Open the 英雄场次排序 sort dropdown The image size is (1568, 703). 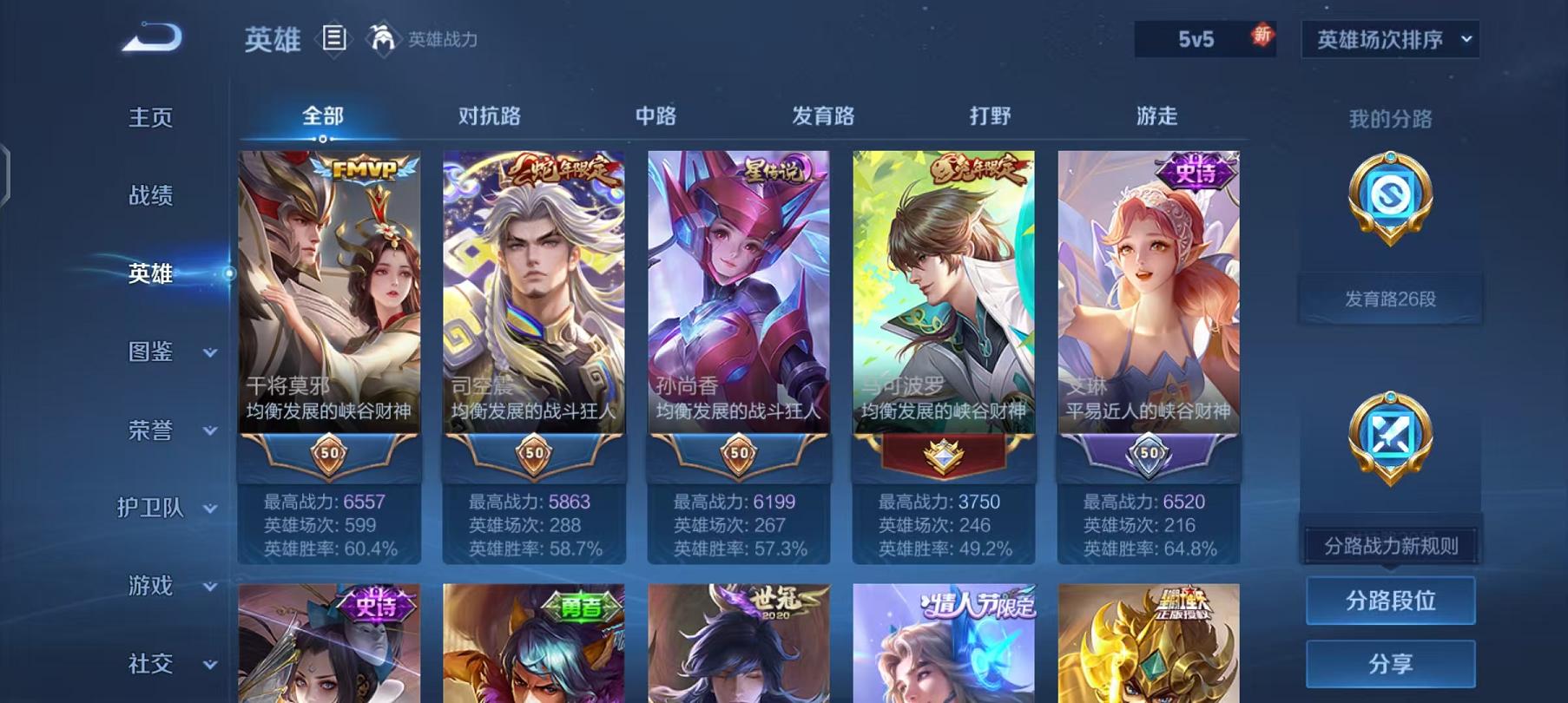pyautogui.click(x=1390, y=38)
